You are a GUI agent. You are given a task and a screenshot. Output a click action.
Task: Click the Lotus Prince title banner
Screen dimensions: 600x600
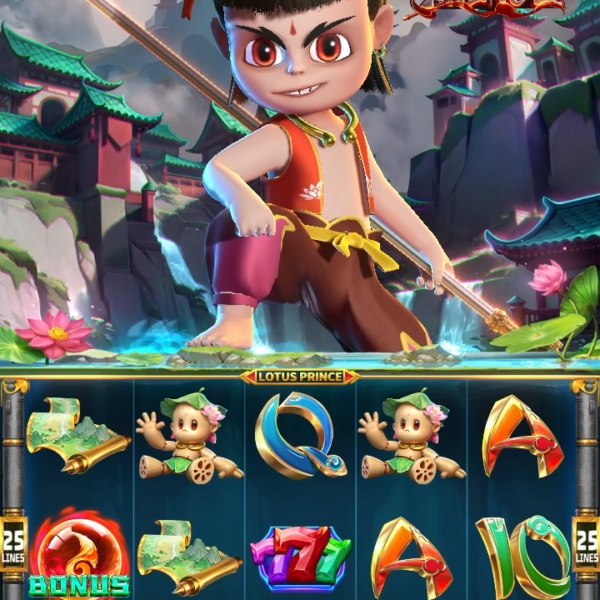click(300, 377)
